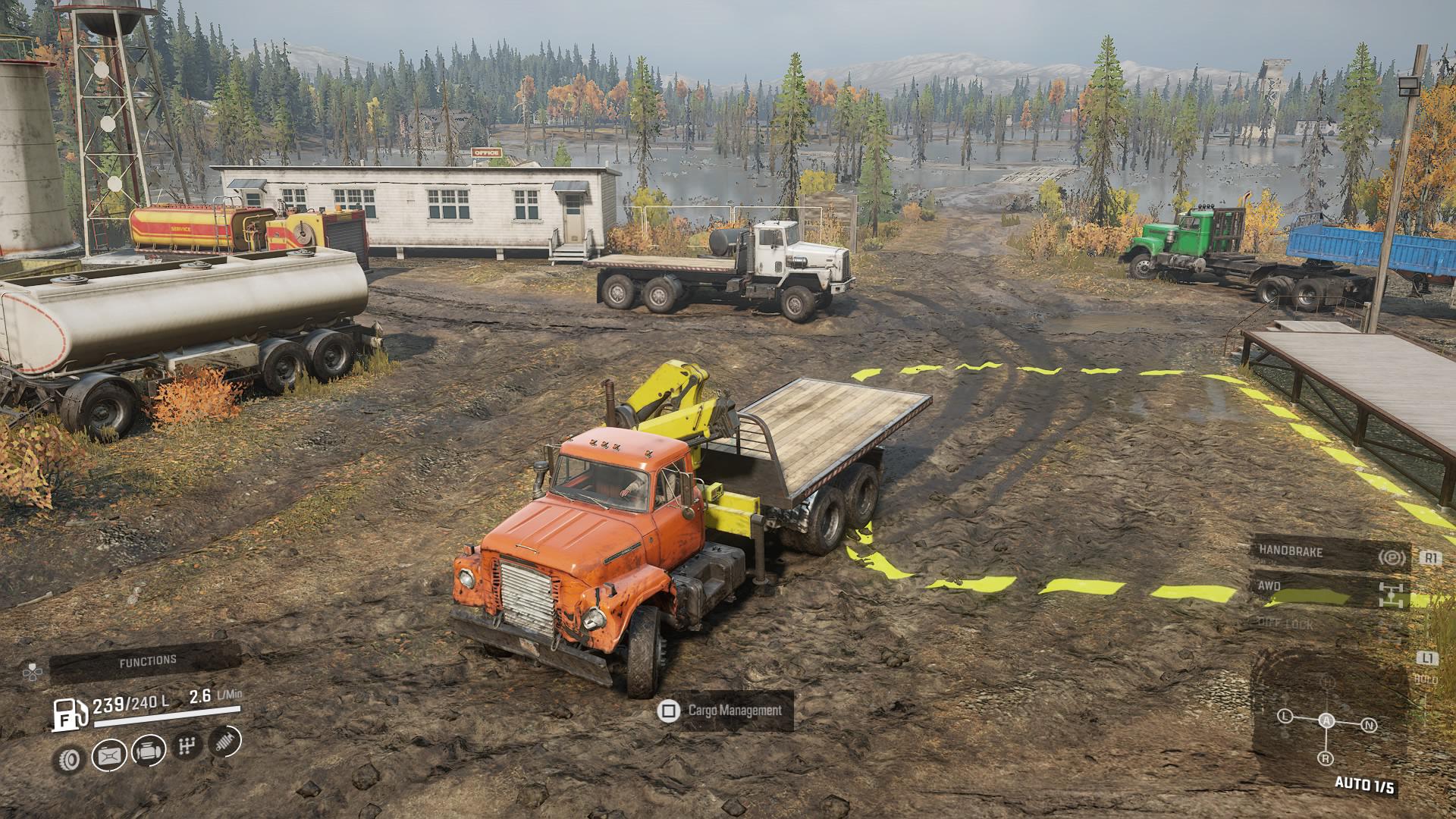Viewport: 1456px width, 819px height.
Task: Select Reverse (R) on the gear selector
Action: [1325, 758]
